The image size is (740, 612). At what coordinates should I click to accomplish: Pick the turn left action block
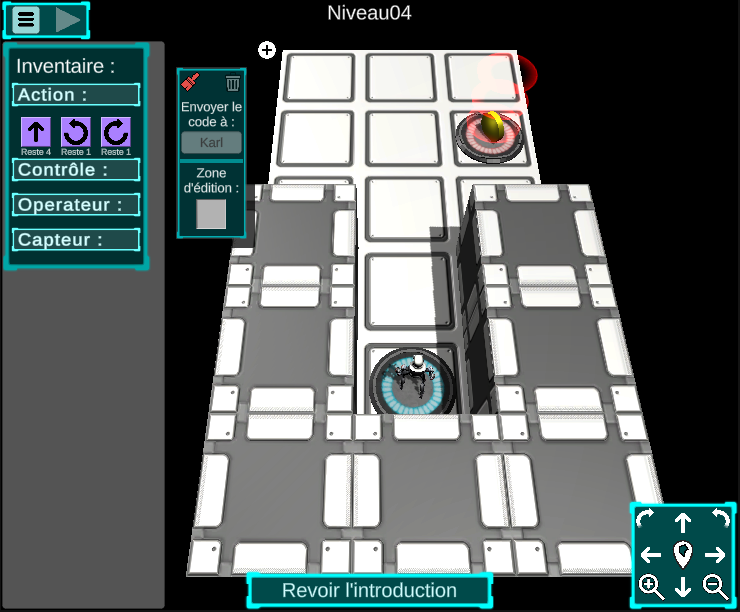click(x=76, y=132)
